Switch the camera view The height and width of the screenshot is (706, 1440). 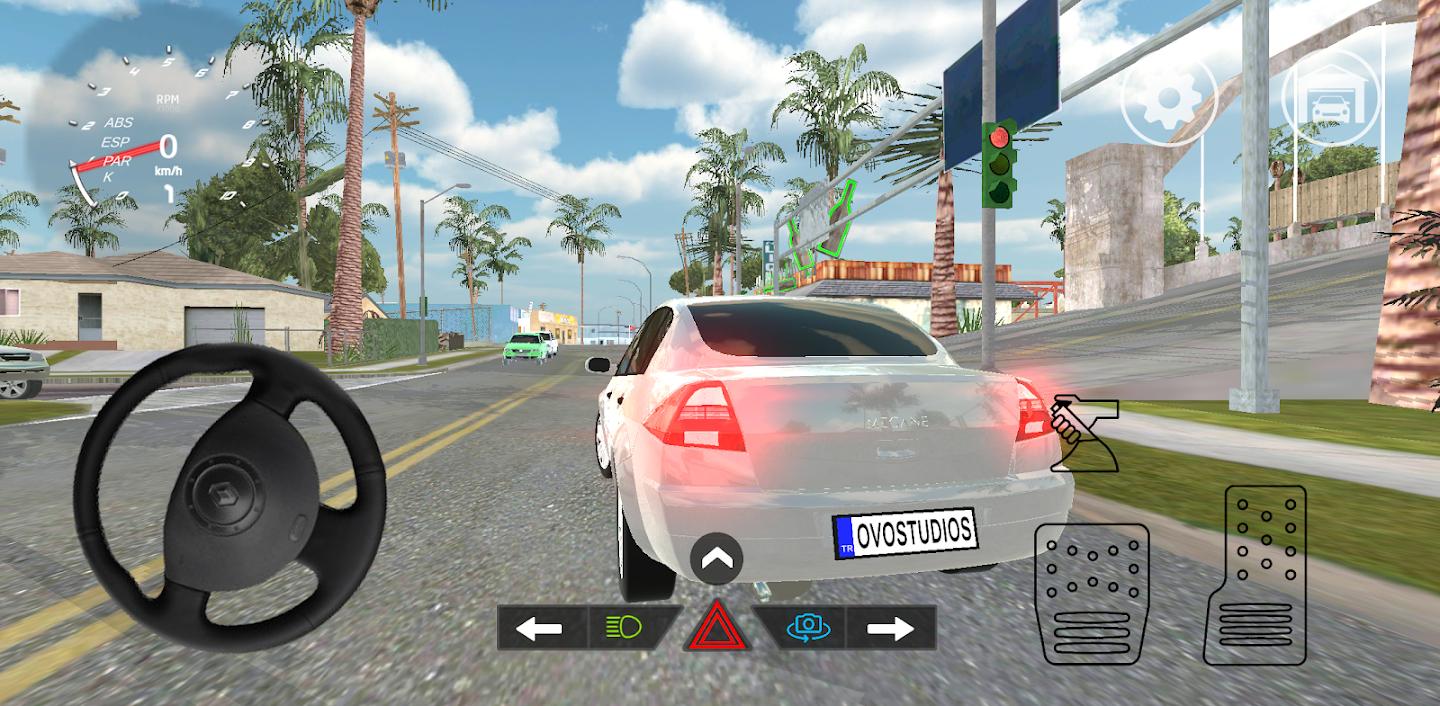click(807, 628)
